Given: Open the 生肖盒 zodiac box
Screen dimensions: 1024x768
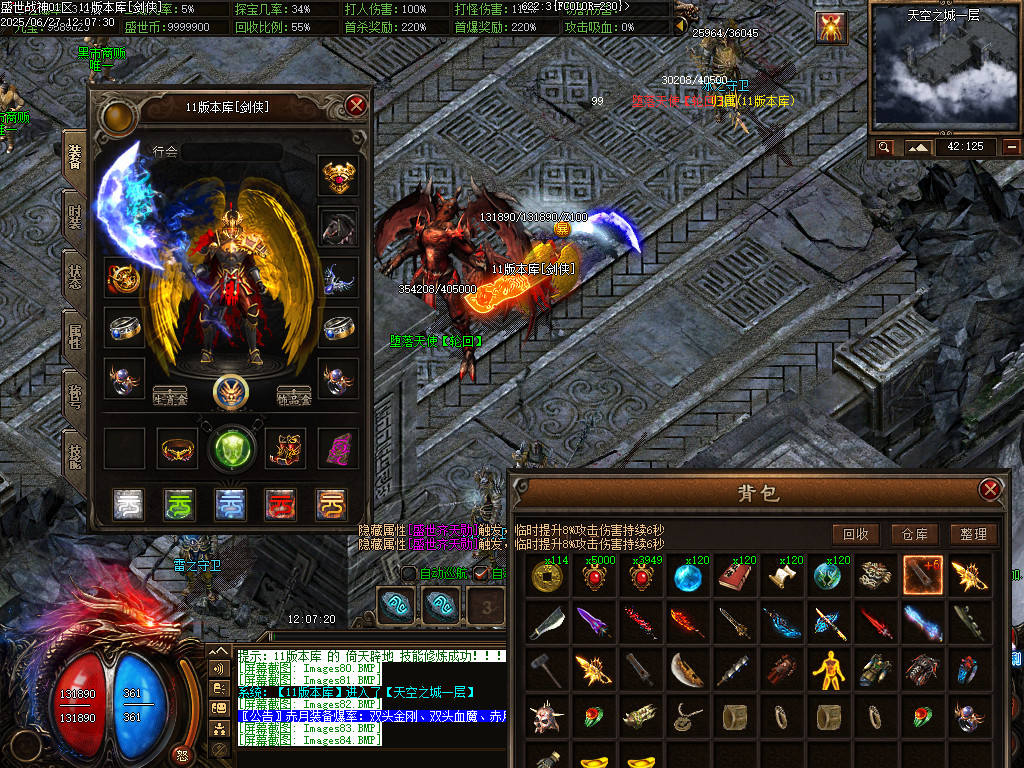Looking at the screenshot, I should [x=169, y=396].
